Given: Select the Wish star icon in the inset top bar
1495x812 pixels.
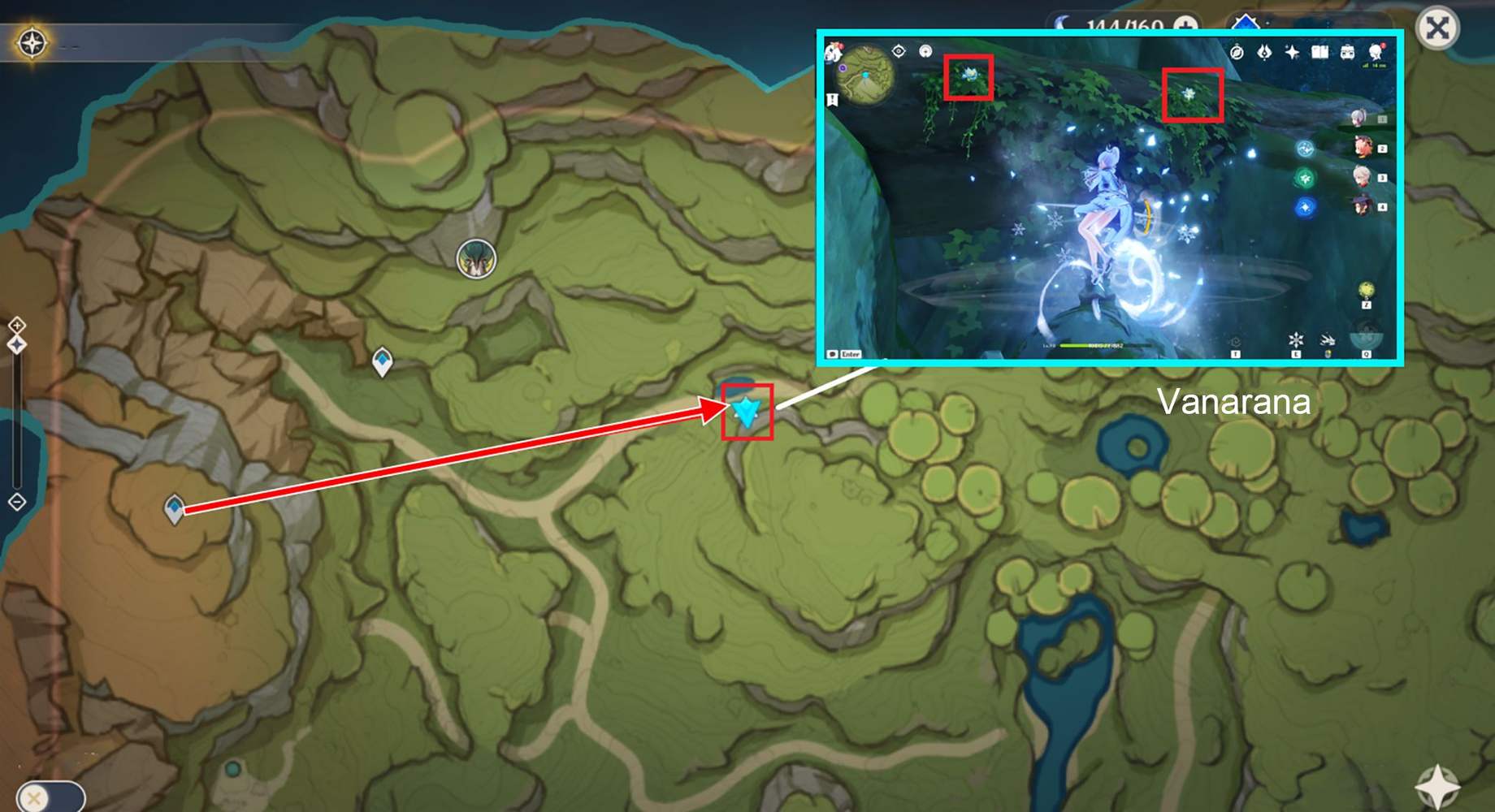Looking at the screenshot, I should [1291, 50].
